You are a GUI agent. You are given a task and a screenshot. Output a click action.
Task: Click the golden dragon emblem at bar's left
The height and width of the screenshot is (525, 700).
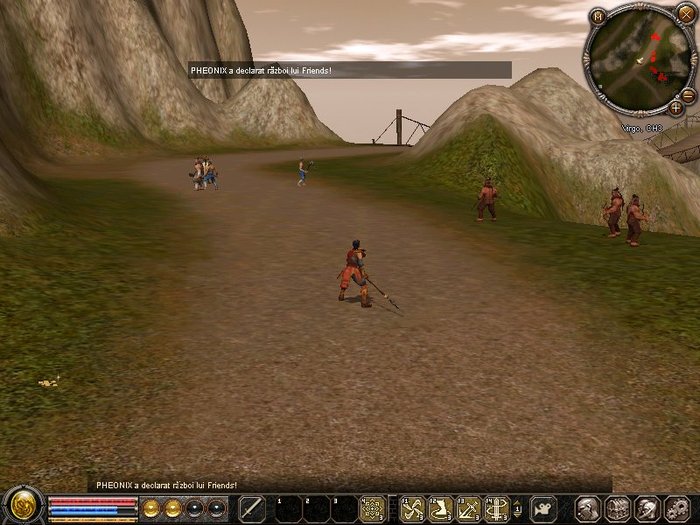[20, 506]
